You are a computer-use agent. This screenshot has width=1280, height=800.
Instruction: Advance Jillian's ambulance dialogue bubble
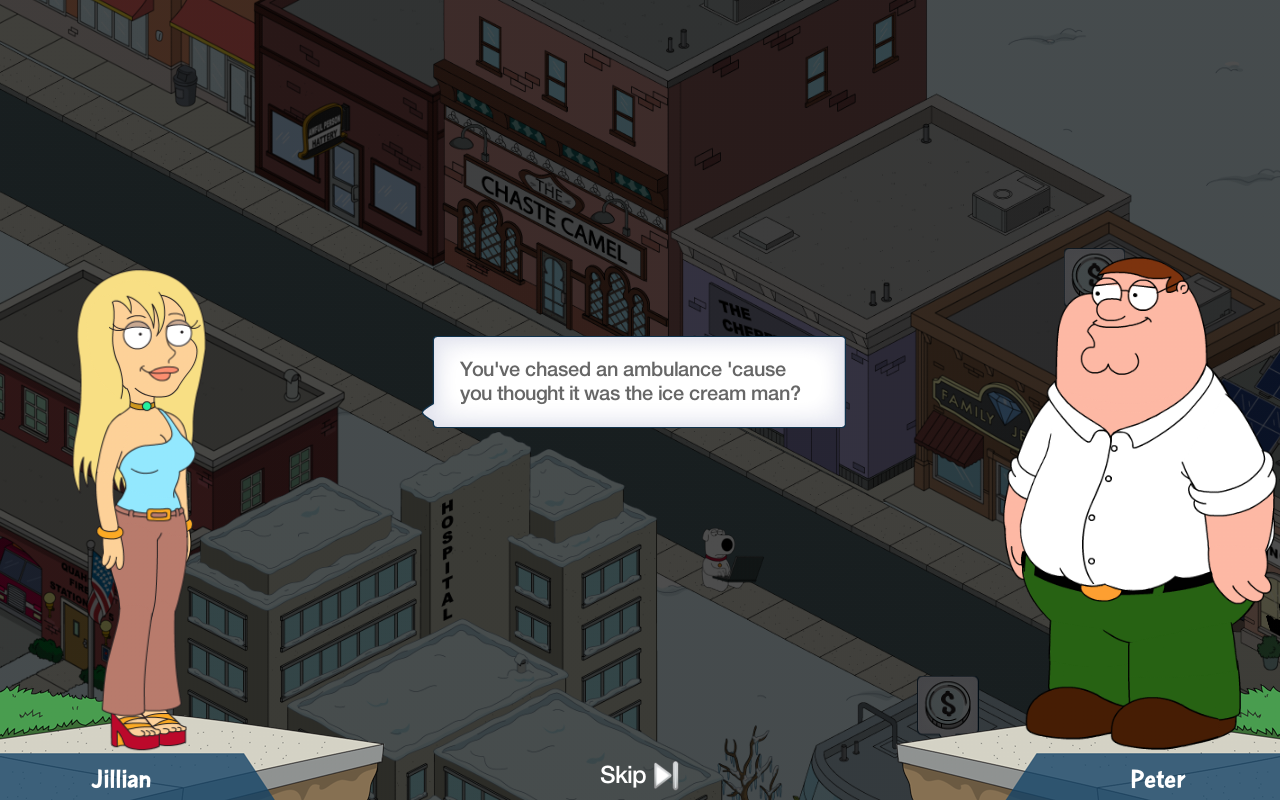(x=639, y=382)
